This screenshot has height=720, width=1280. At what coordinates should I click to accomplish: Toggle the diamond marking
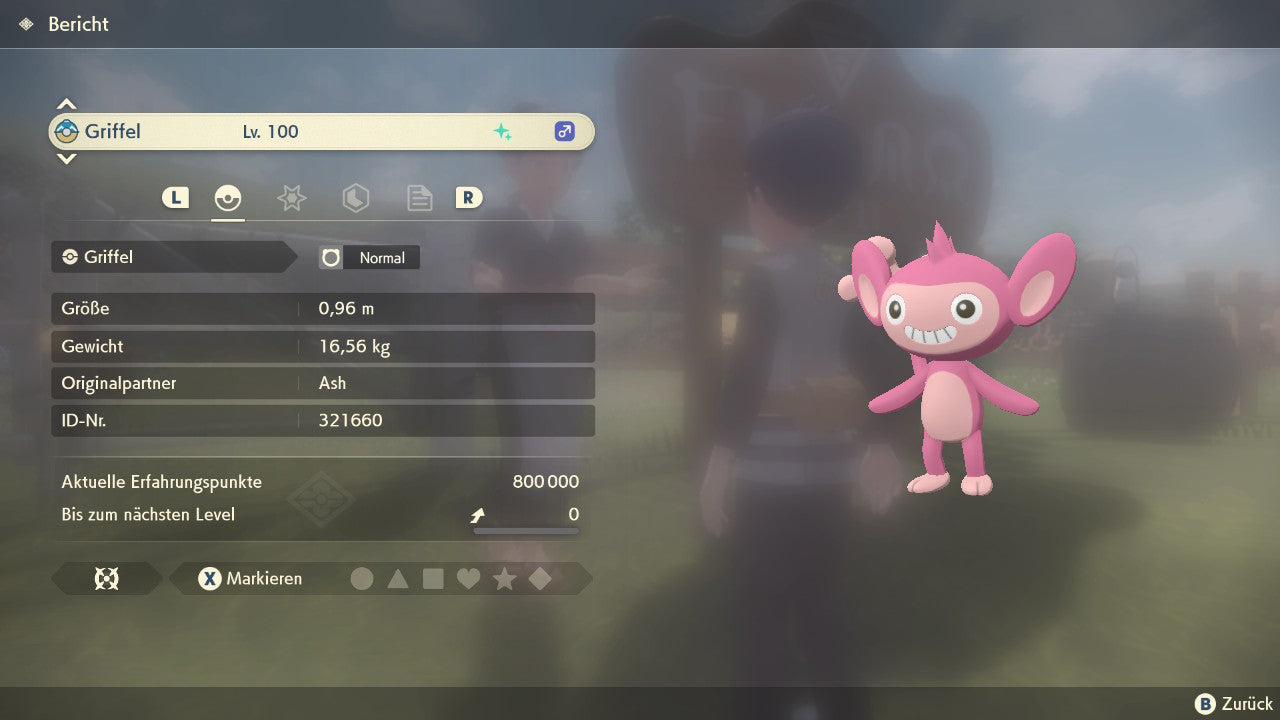pos(540,578)
